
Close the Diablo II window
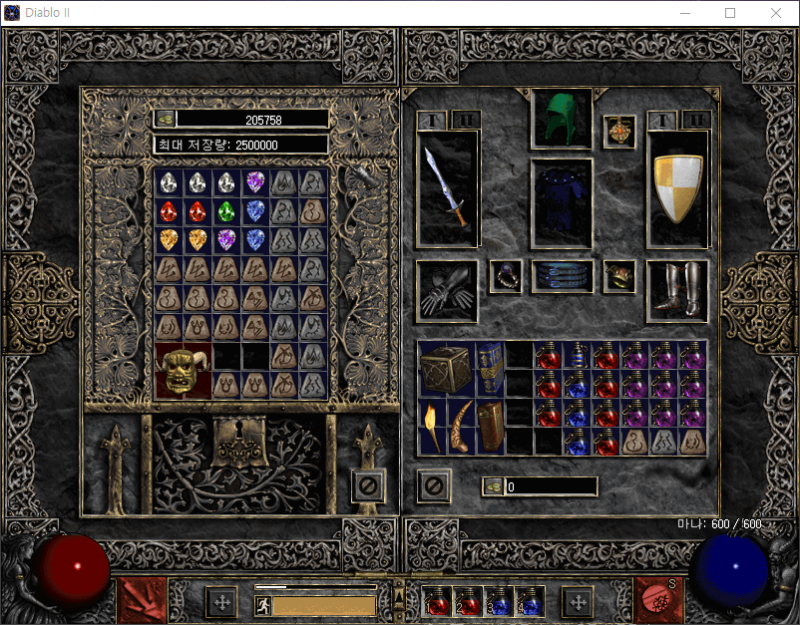coord(776,13)
